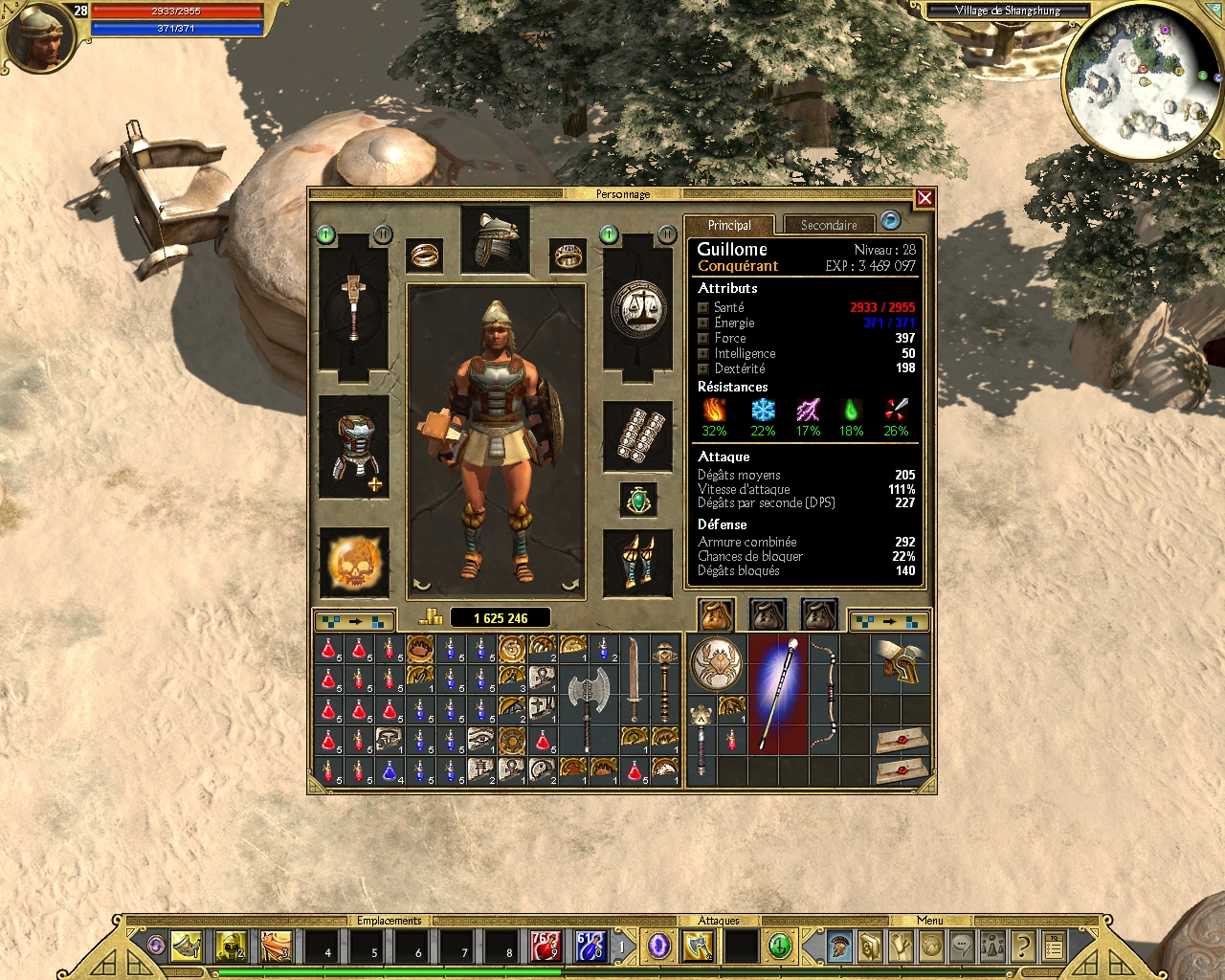Toggle weapon set II above the left weapon slot

(381, 234)
